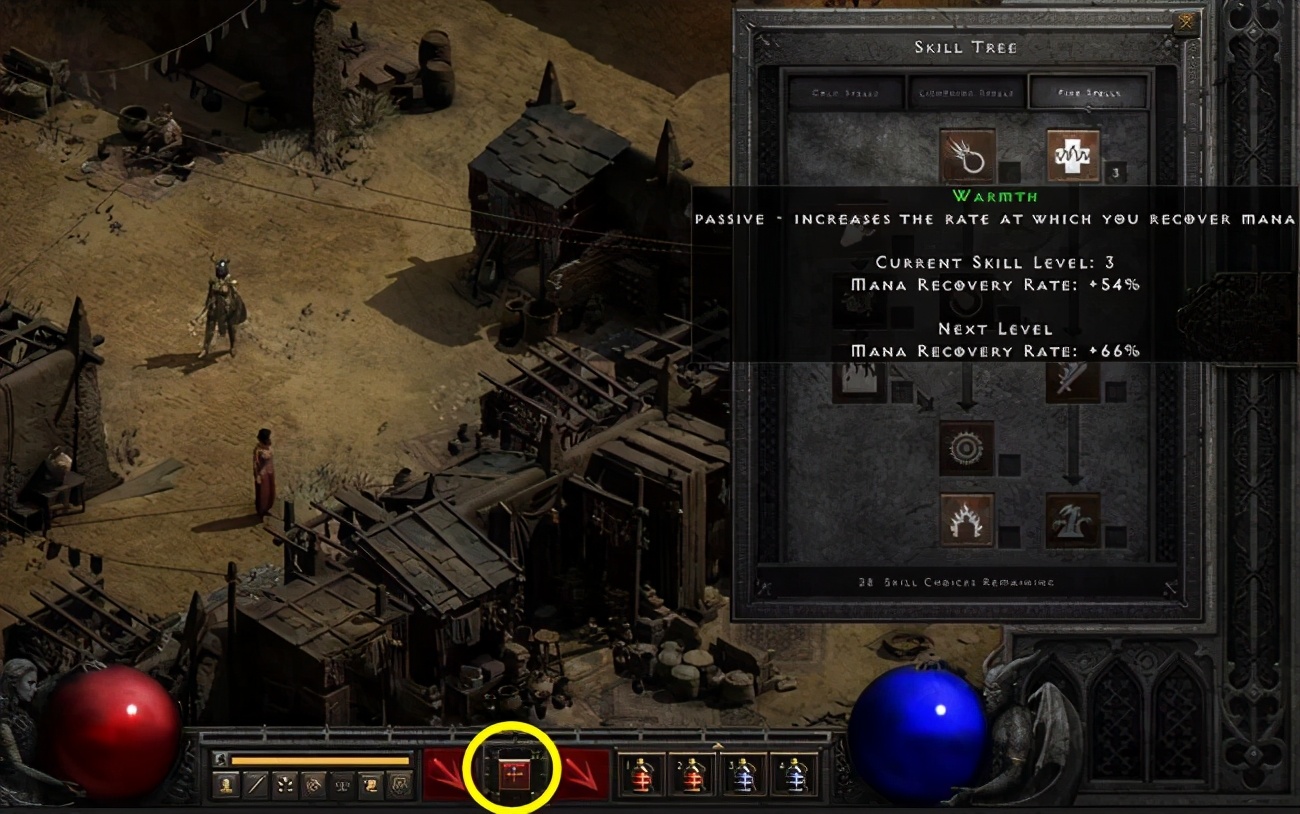Select the Enchant sword skill icon
Screen dimensions: 1300x814
(1073, 378)
